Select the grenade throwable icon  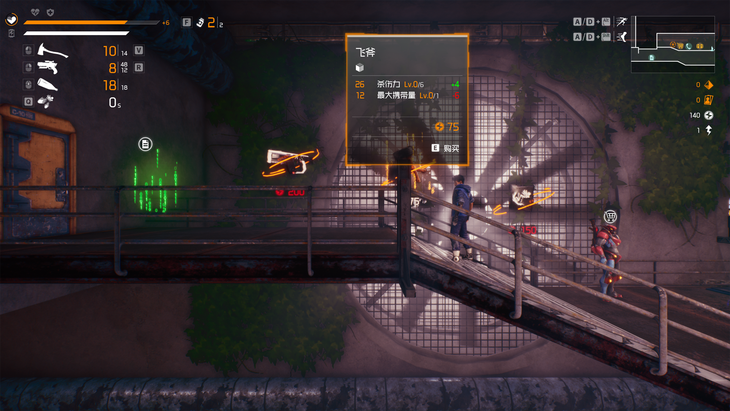[47, 101]
